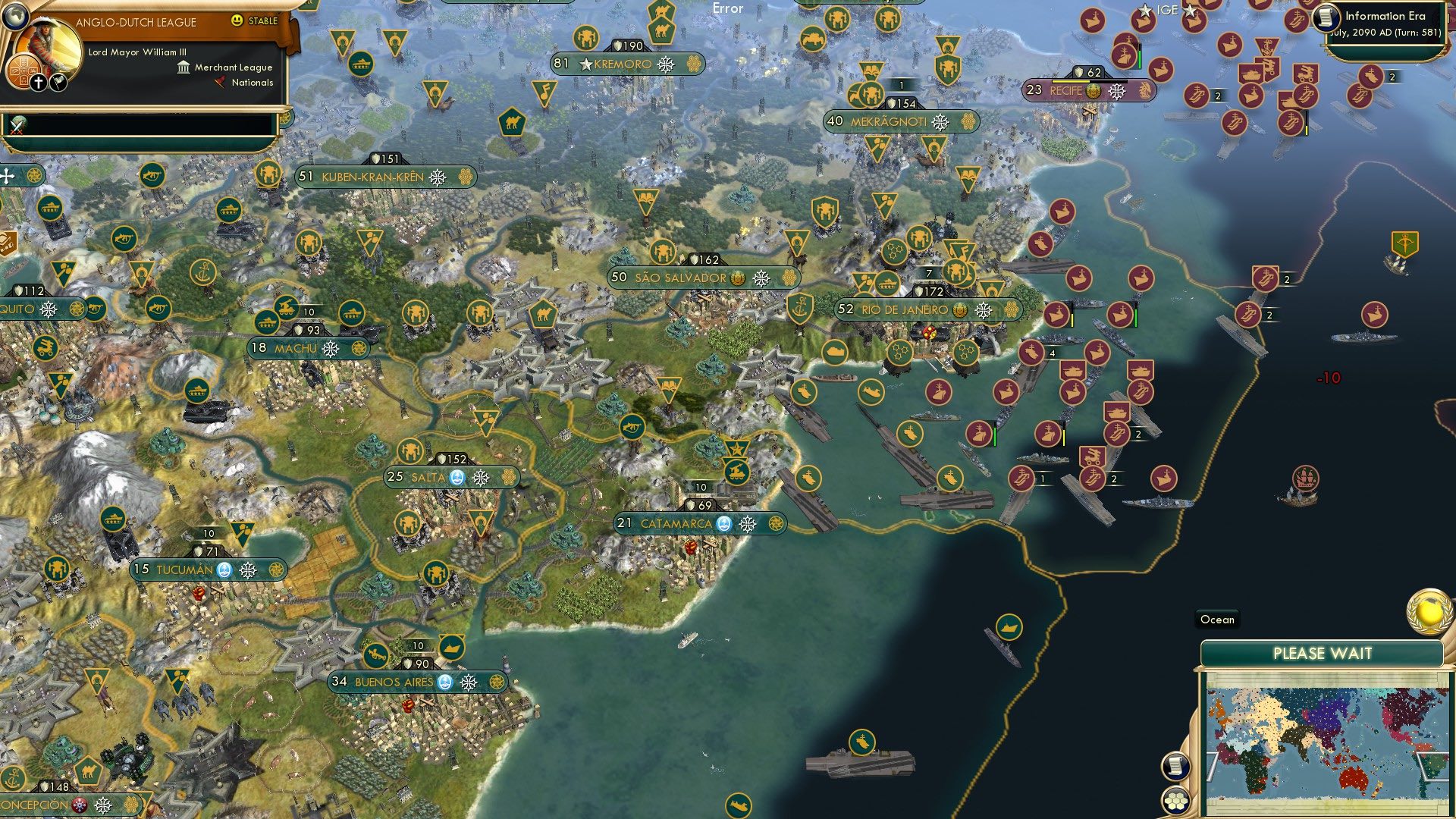The width and height of the screenshot is (1456, 819).
Task: Click the white flag icon beside the cross
Action: [58, 81]
